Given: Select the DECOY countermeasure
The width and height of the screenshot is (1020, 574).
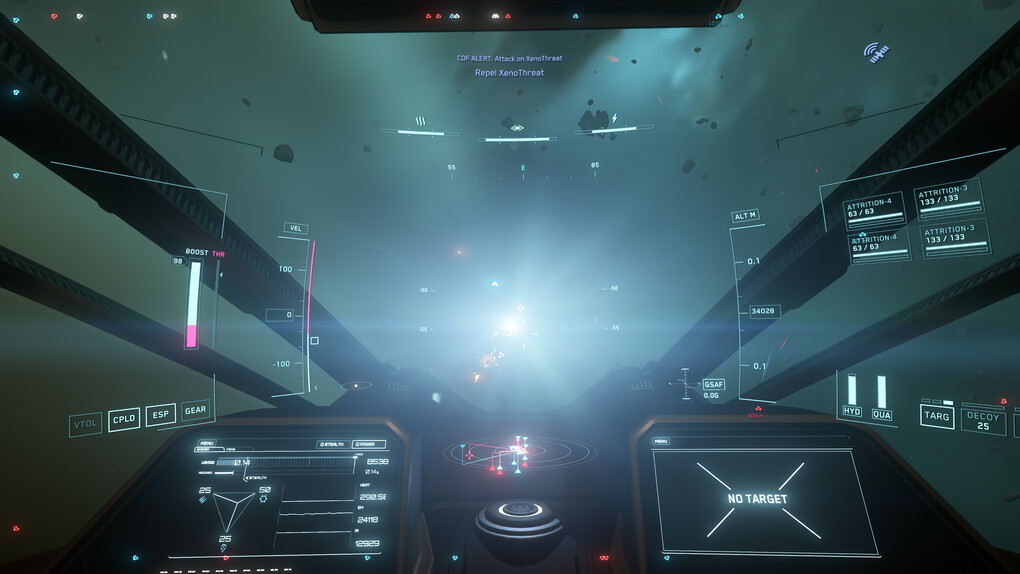Looking at the screenshot, I should 983,420.
